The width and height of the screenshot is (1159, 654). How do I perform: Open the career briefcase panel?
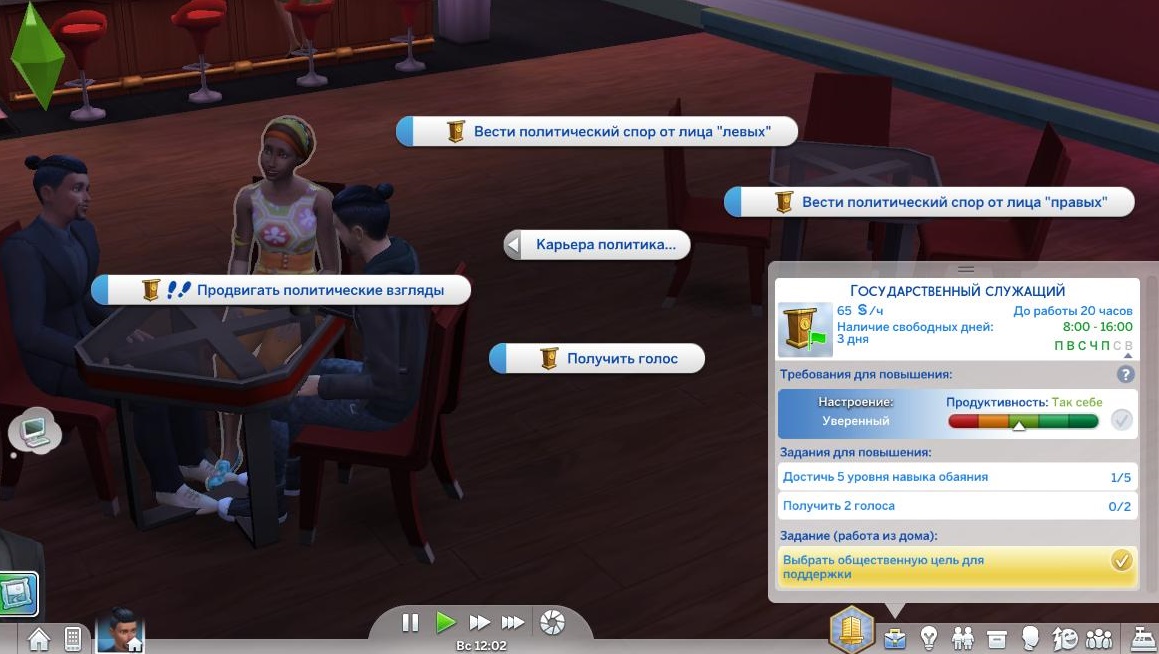click(893, 637)
